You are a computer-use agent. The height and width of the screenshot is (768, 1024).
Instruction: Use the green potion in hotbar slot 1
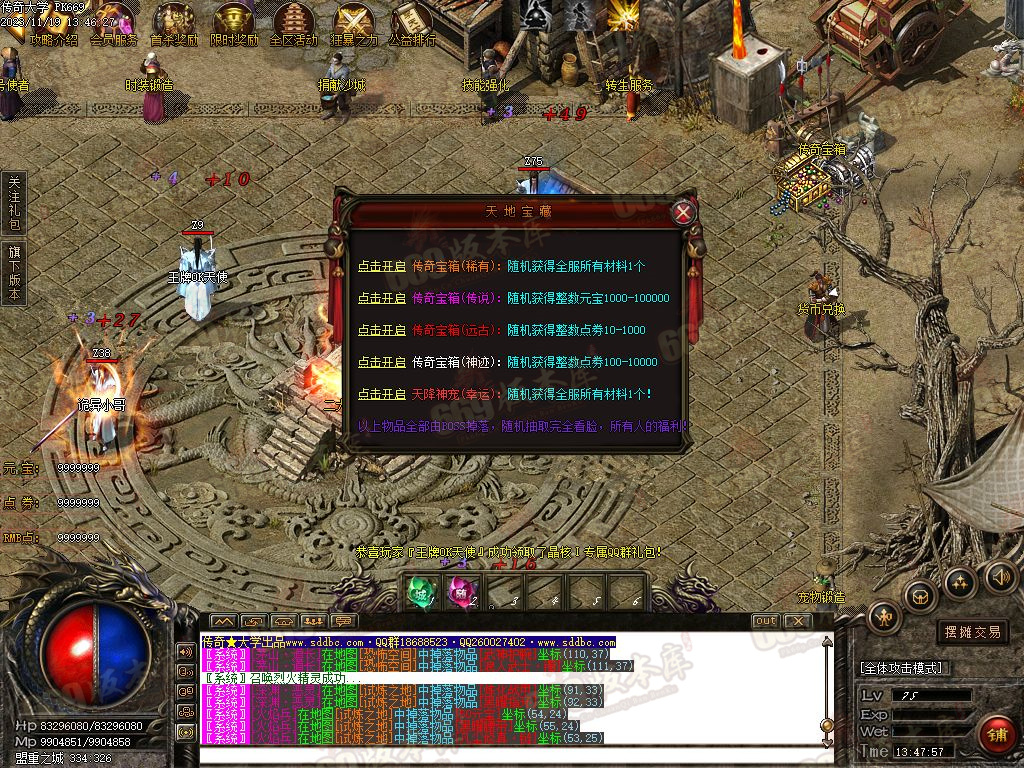419,591
